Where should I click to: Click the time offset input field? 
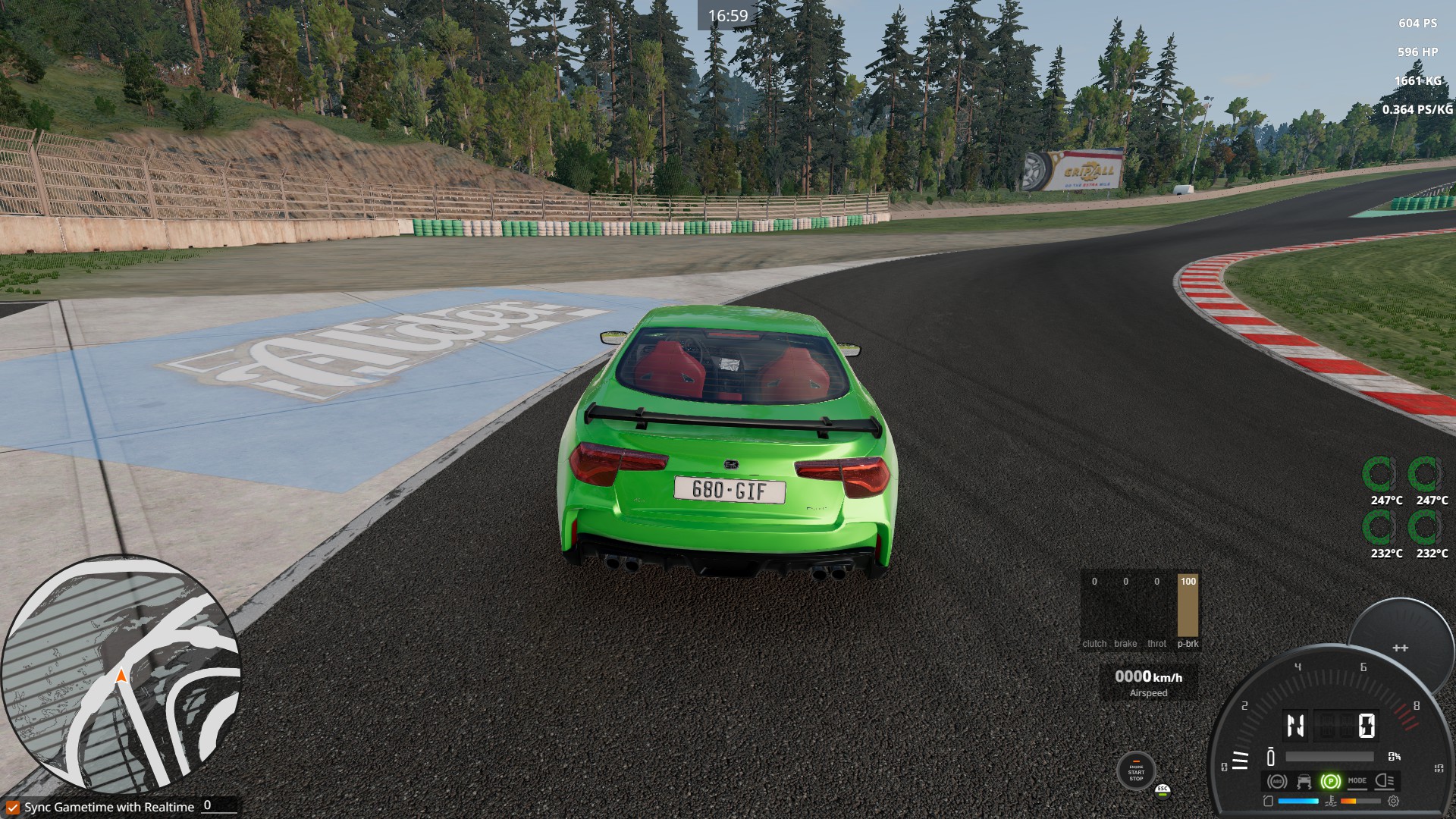220,806
